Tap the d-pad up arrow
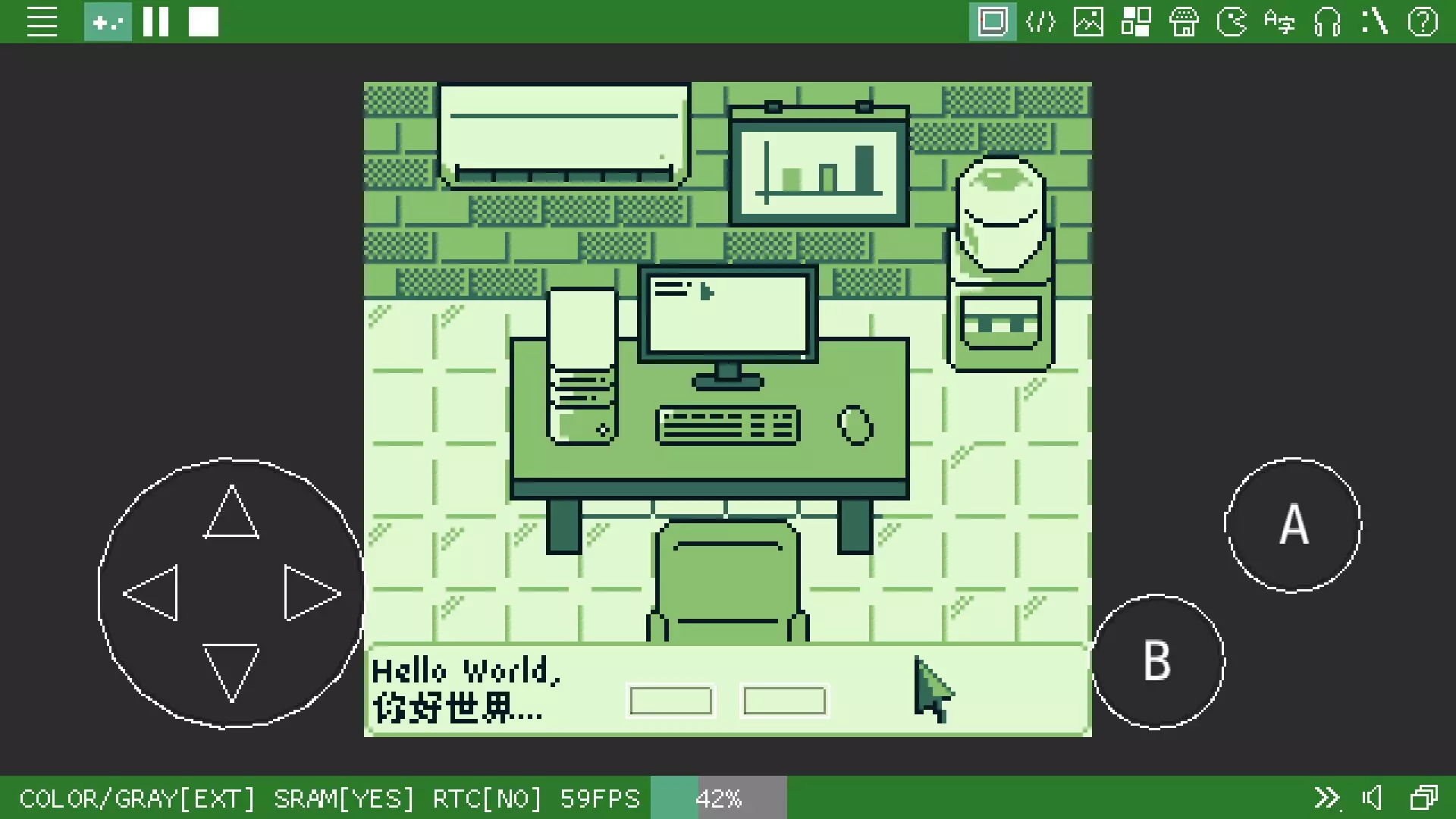1456x819 pixels. point(231,514)
